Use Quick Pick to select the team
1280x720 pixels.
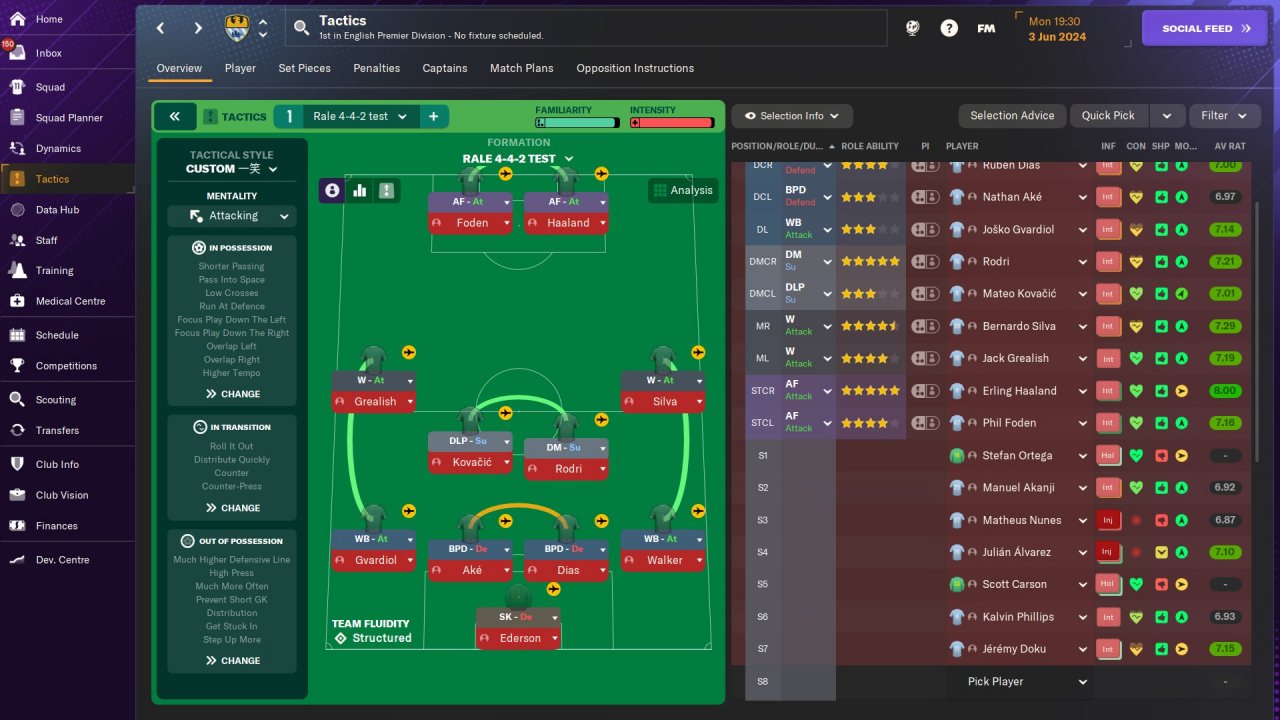[x=1108, y=116]
